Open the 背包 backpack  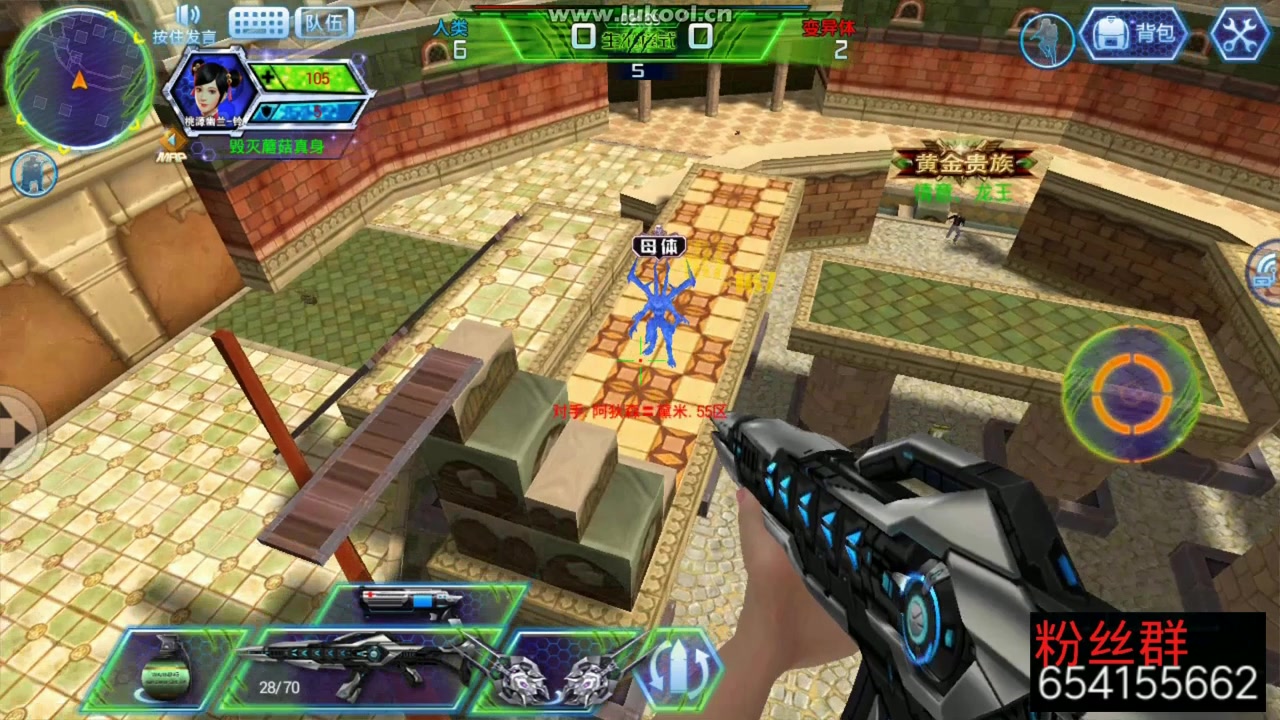pos(1134,35)
